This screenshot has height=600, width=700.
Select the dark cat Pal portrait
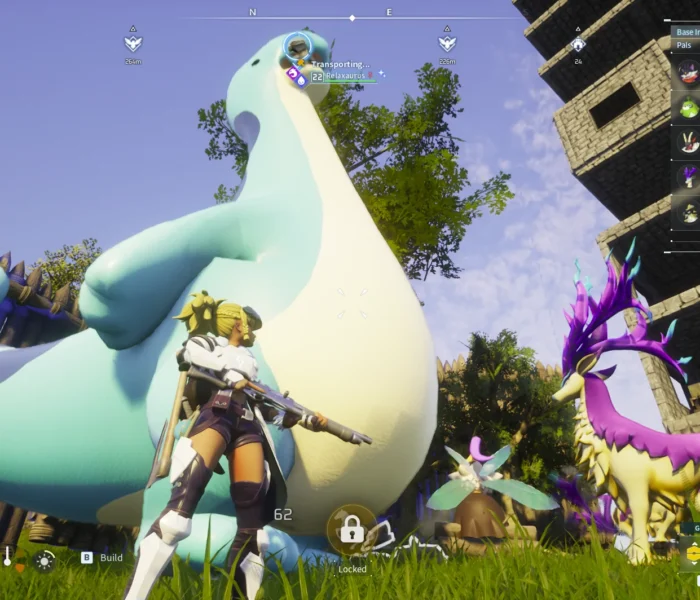tap(689, 72)
